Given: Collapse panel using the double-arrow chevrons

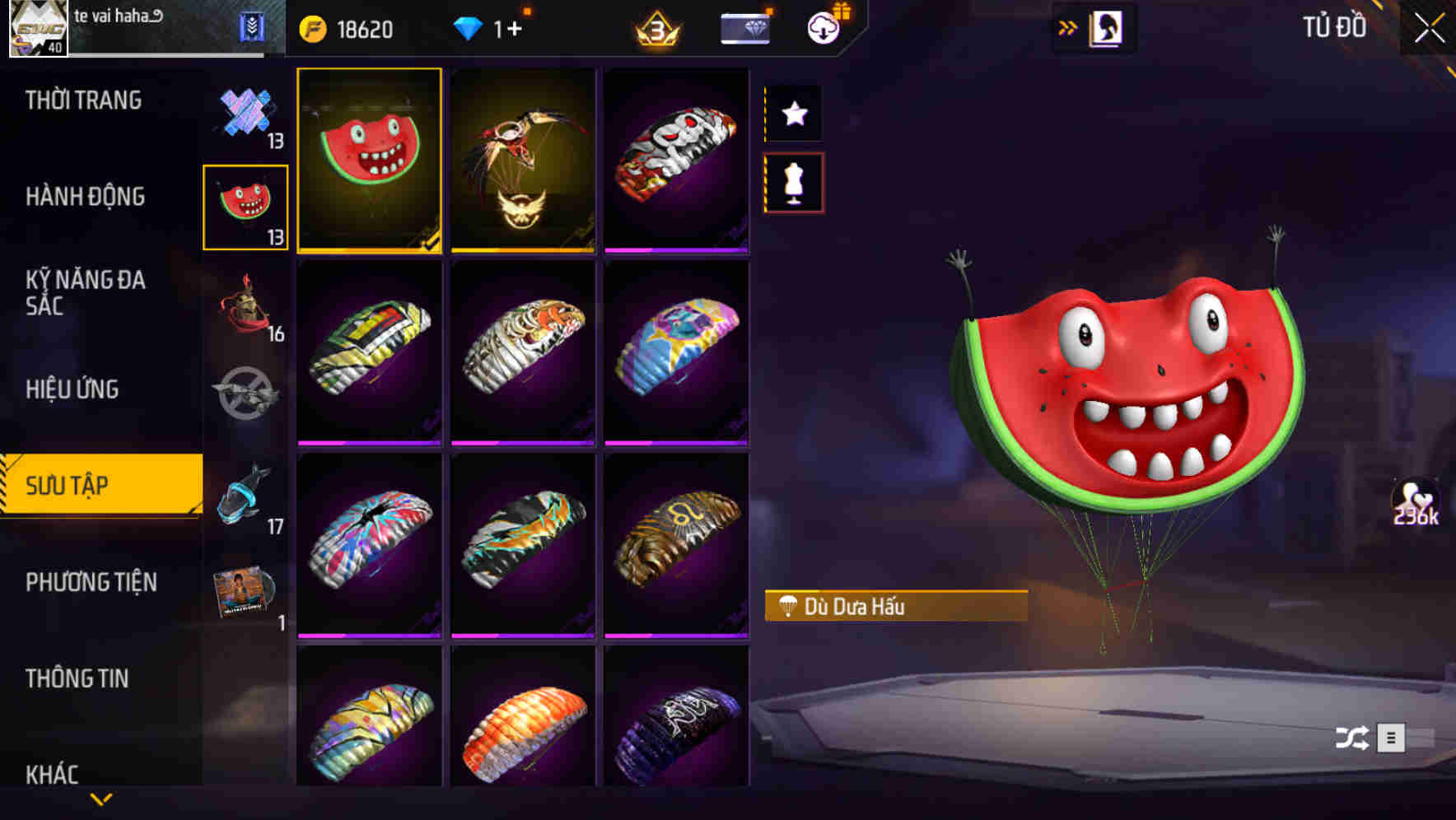Looking at the screenshot, I should tap(1068, 26).
